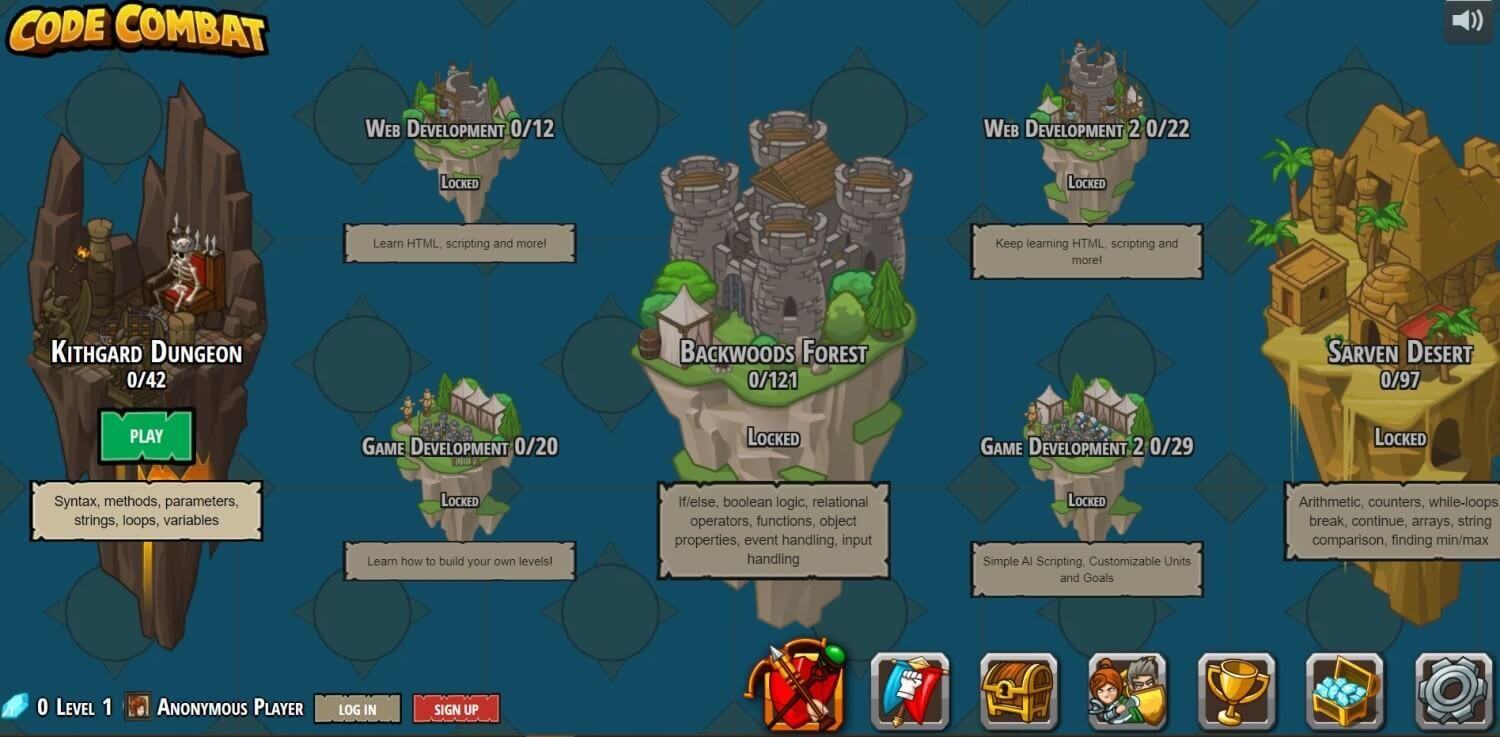Image resolution: width=1500 pixels, height=737 pixels.
Task: Open the locked treasure chest icon
Action: [1018, 690]
